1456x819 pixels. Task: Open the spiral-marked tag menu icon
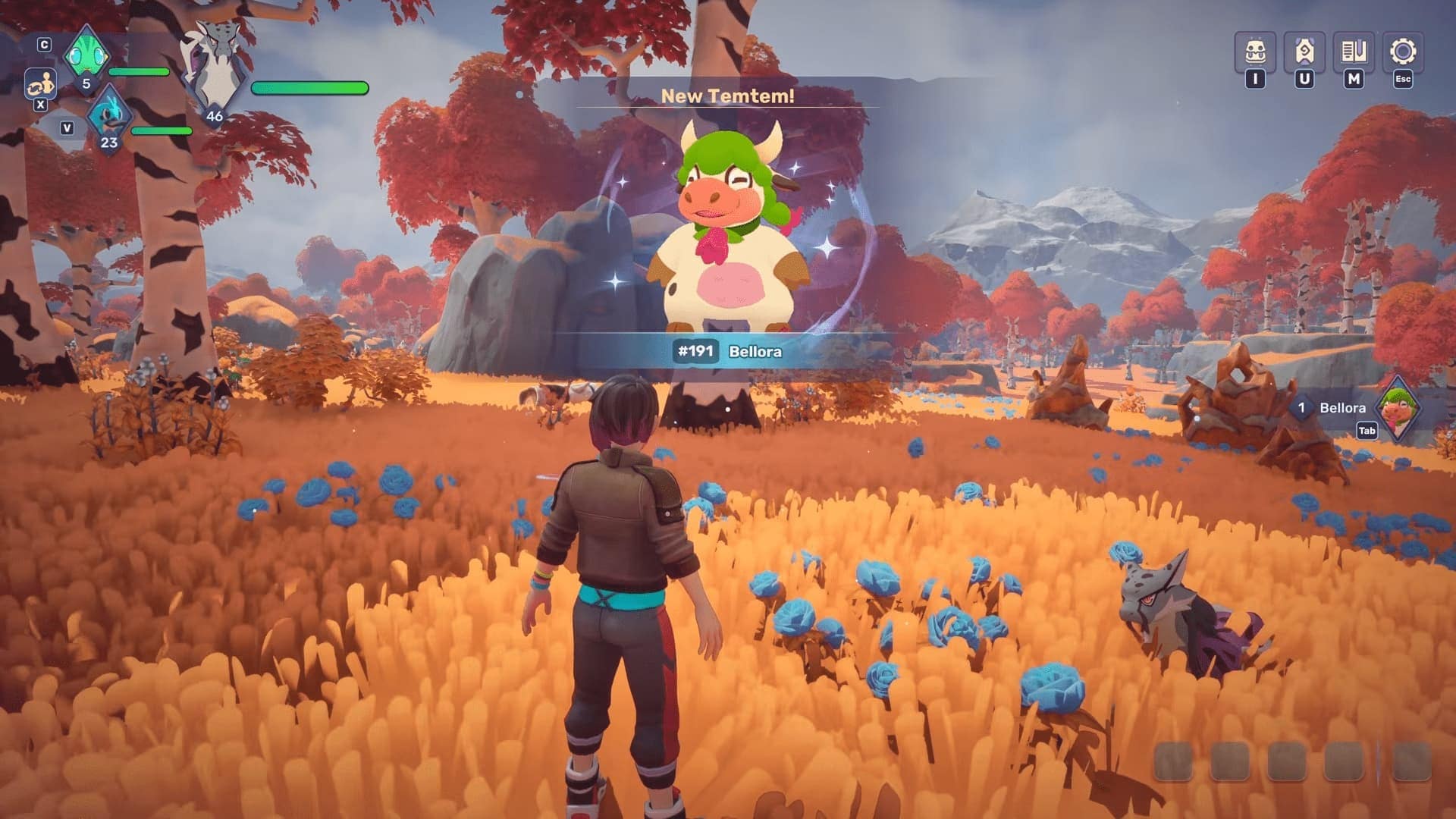[1304, 52]
